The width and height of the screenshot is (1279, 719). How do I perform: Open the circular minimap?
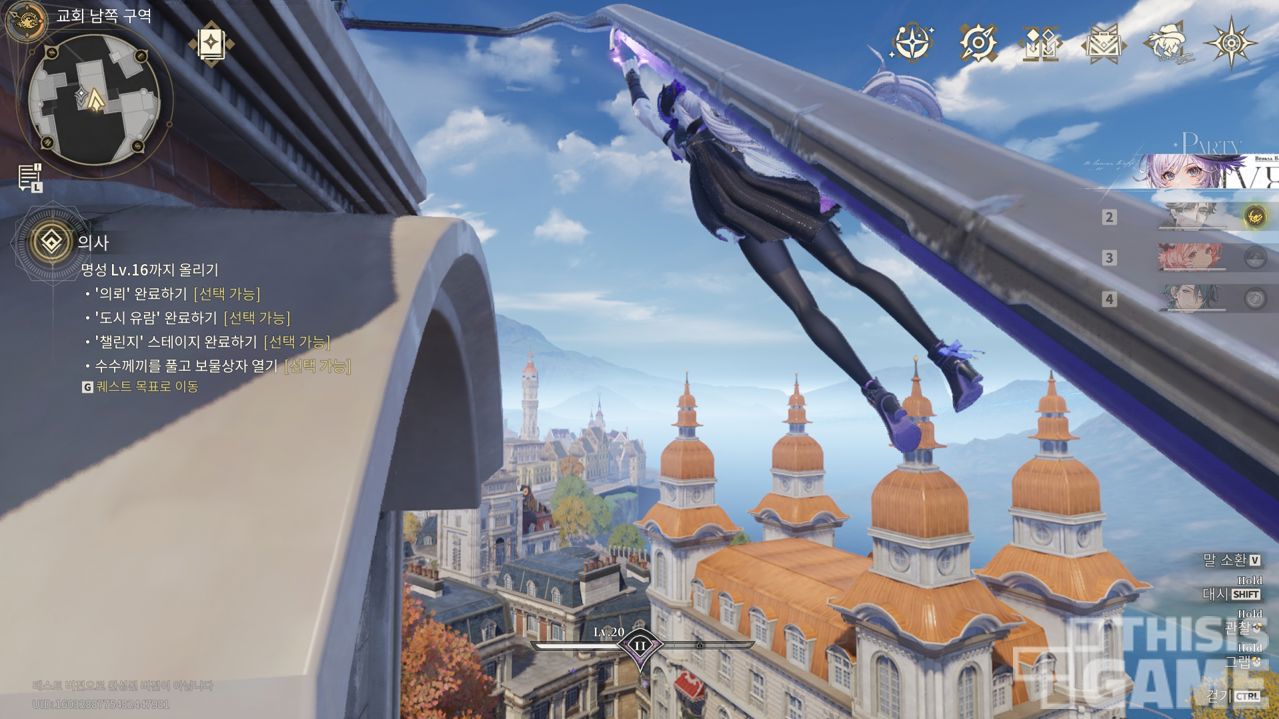[x=94, y=96]
